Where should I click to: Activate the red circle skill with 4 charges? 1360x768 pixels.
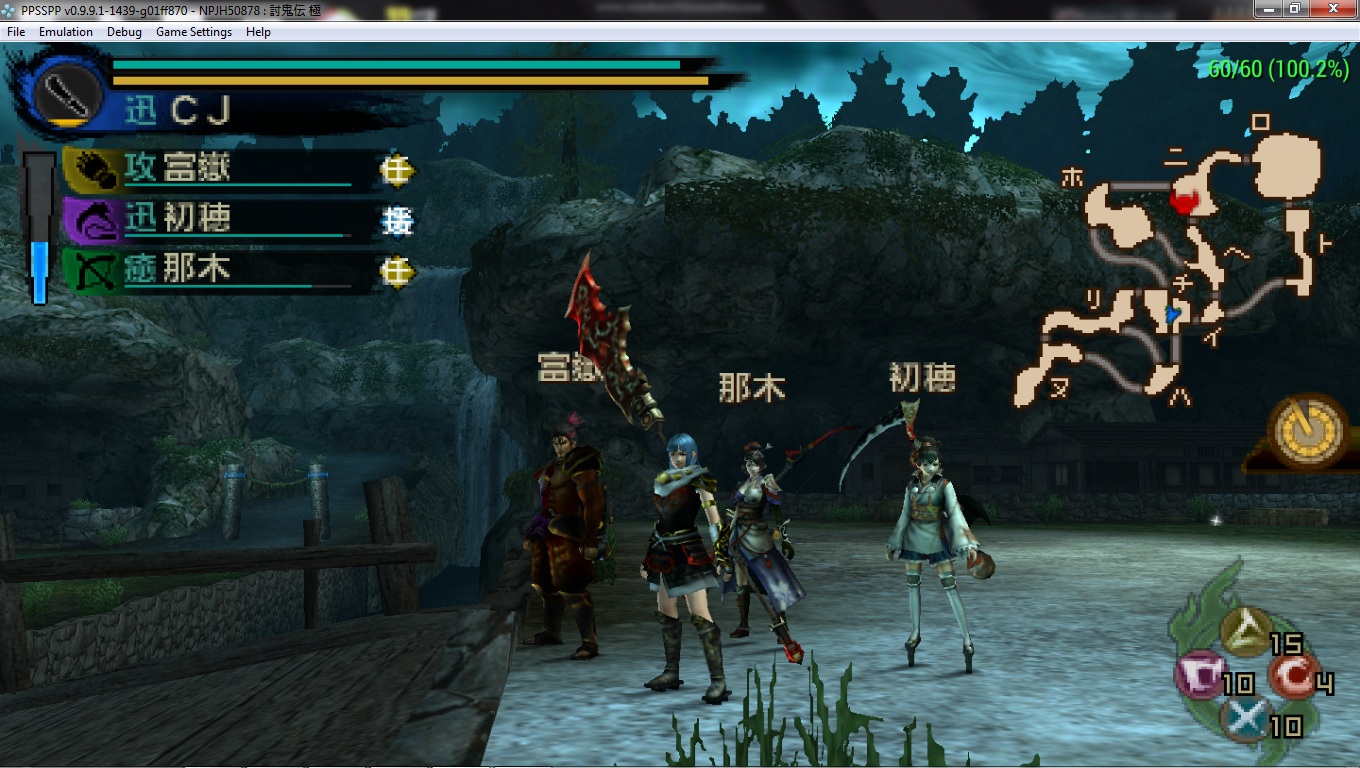pos(1294,677)
